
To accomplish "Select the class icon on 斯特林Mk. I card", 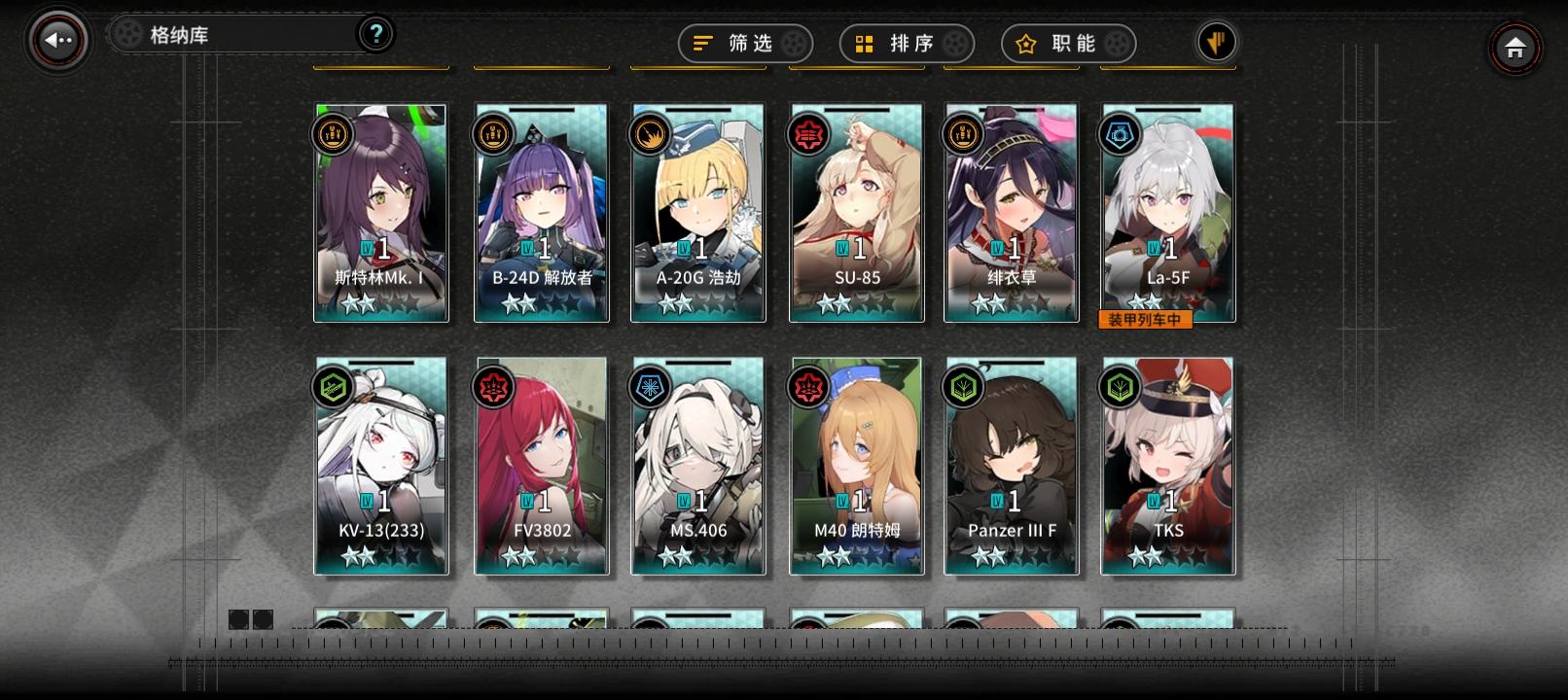I will (332, 134).
